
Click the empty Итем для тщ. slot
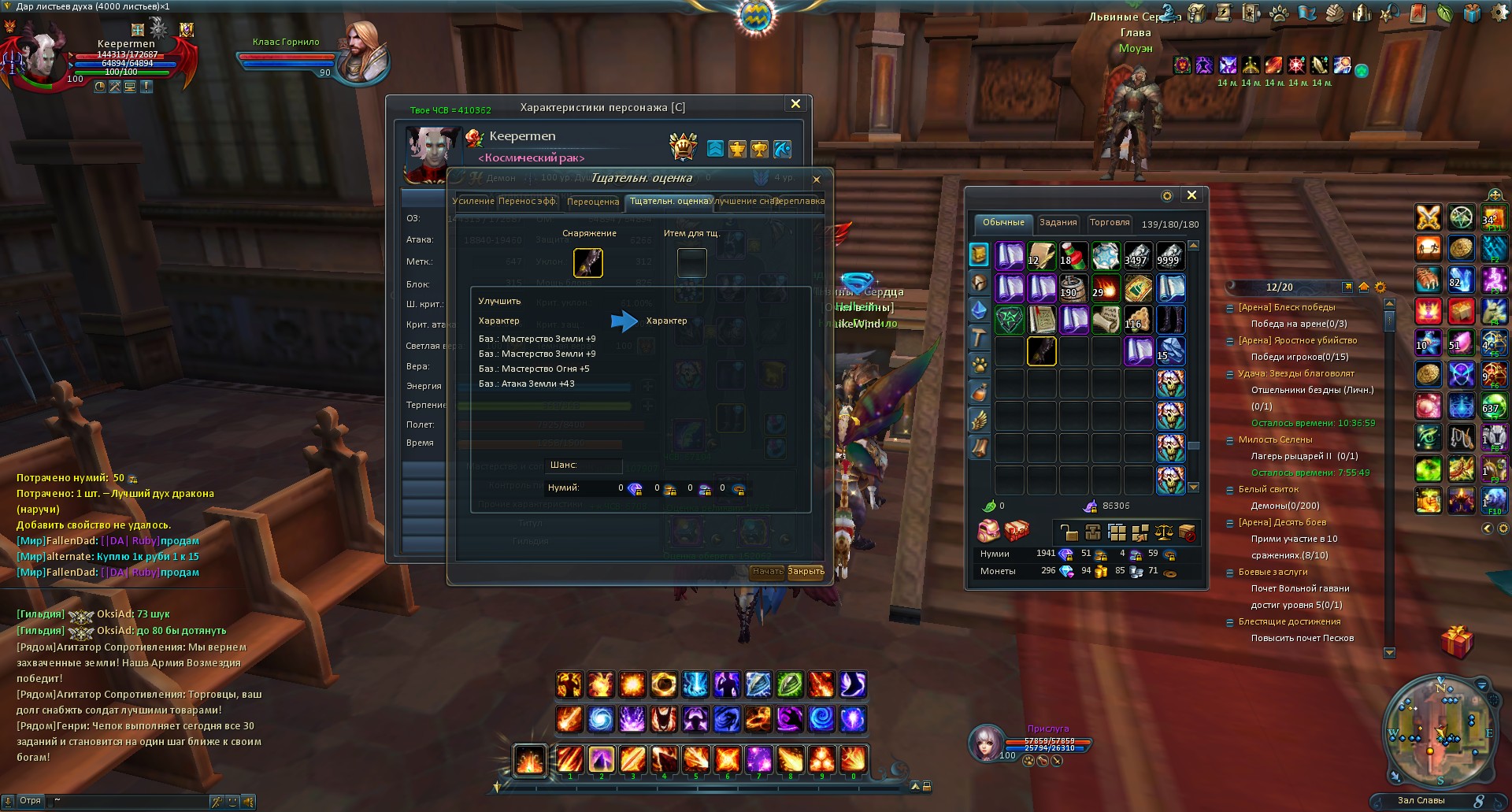[x=691, y=263]
